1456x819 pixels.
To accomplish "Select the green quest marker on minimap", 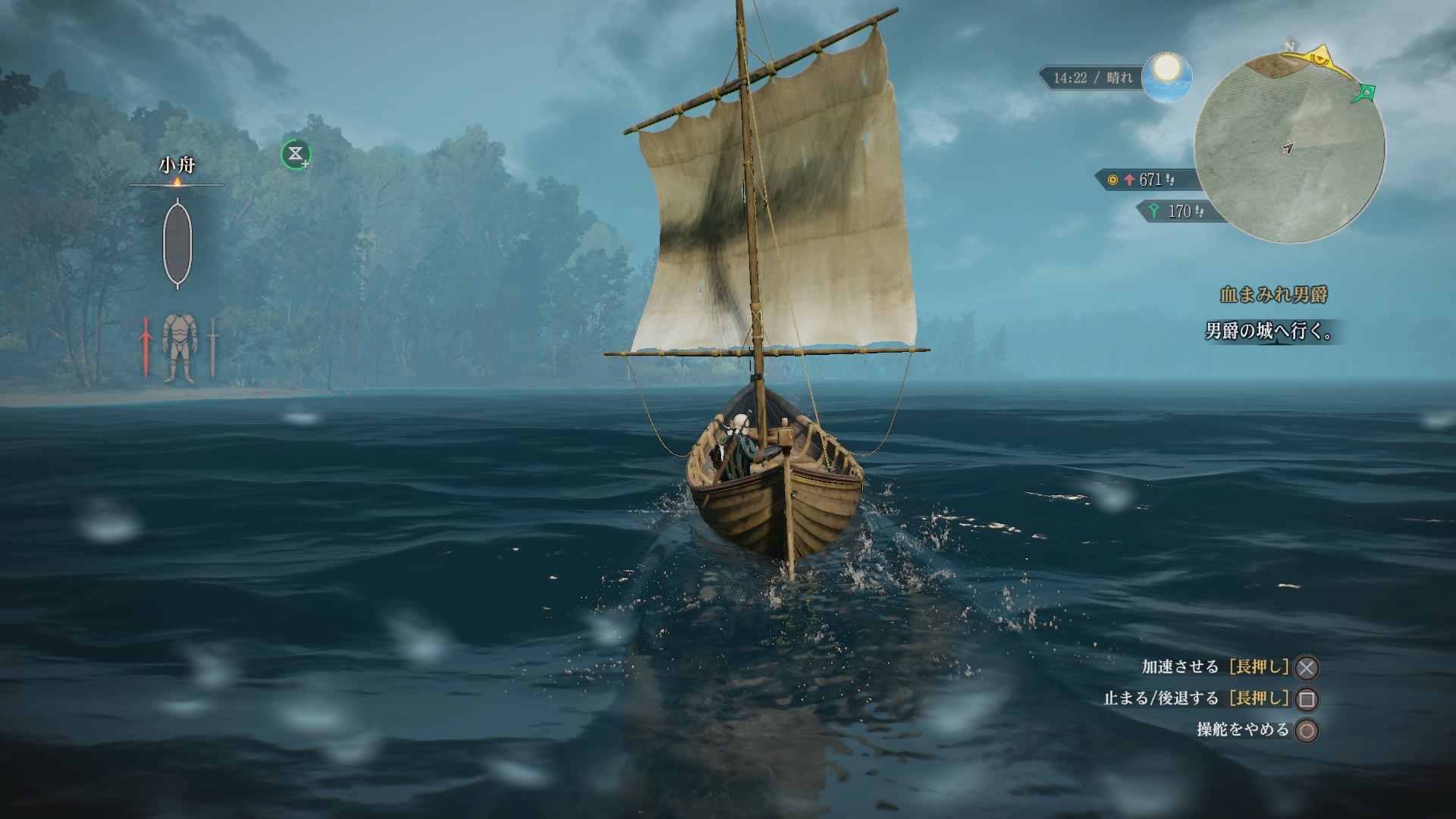I will click(x=1366, y=93).
